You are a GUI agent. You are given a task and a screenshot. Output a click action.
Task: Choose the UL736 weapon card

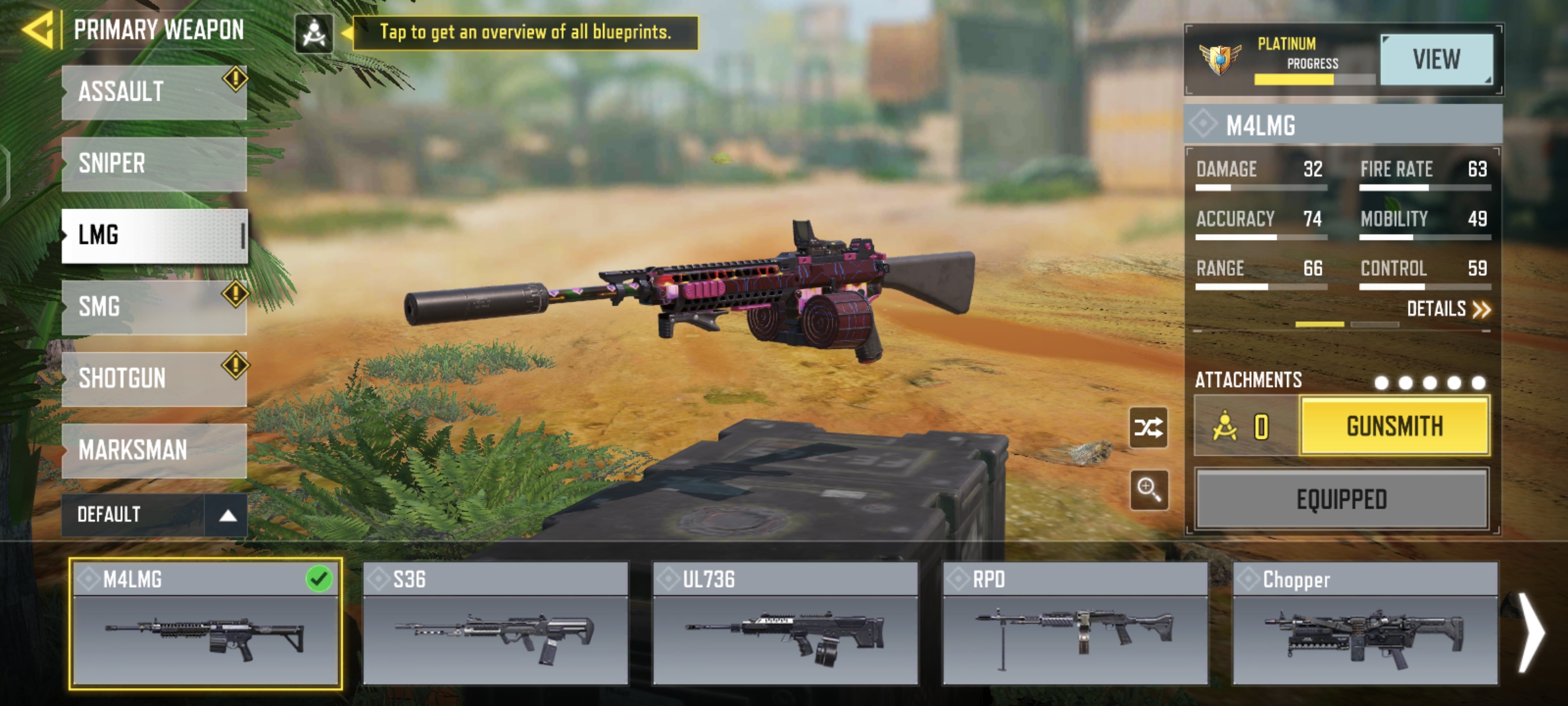785,624
